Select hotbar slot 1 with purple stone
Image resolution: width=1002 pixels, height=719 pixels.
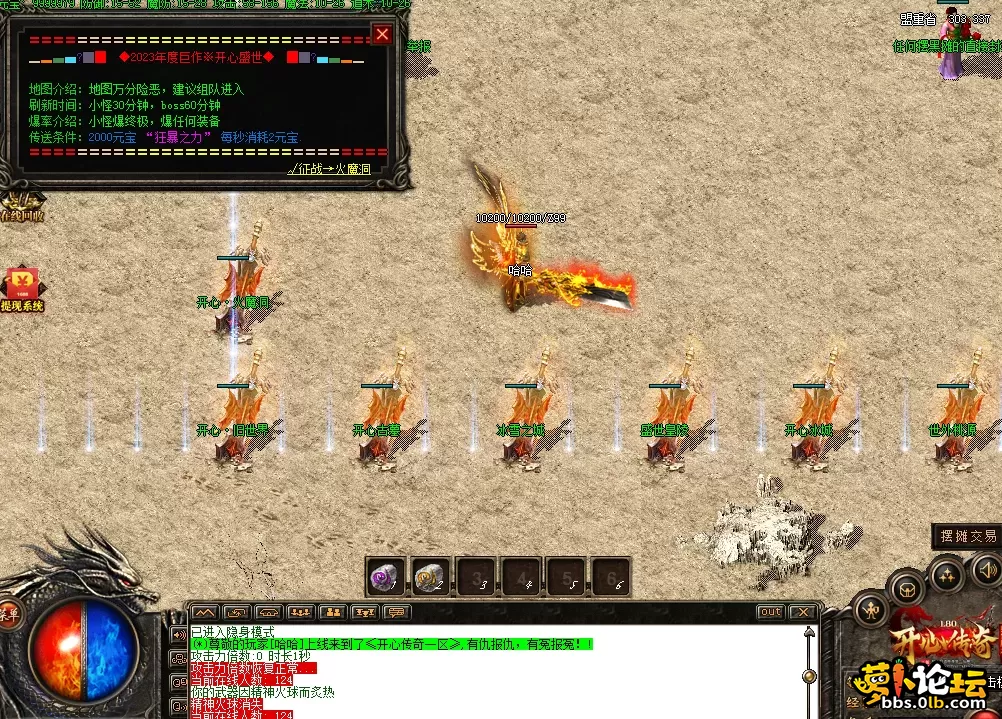[384, 576]
